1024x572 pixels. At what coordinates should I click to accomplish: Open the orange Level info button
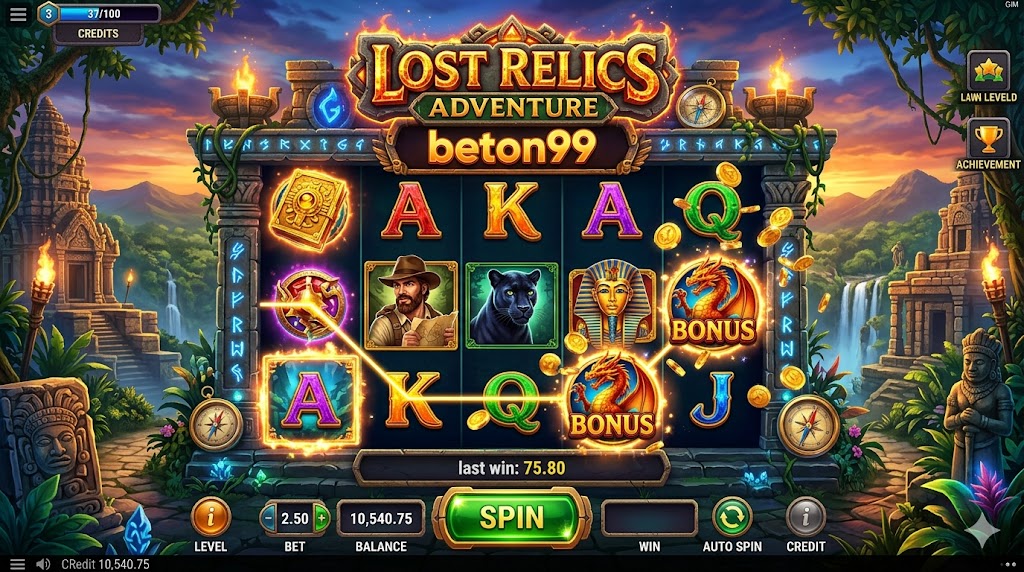click(211, 517)
